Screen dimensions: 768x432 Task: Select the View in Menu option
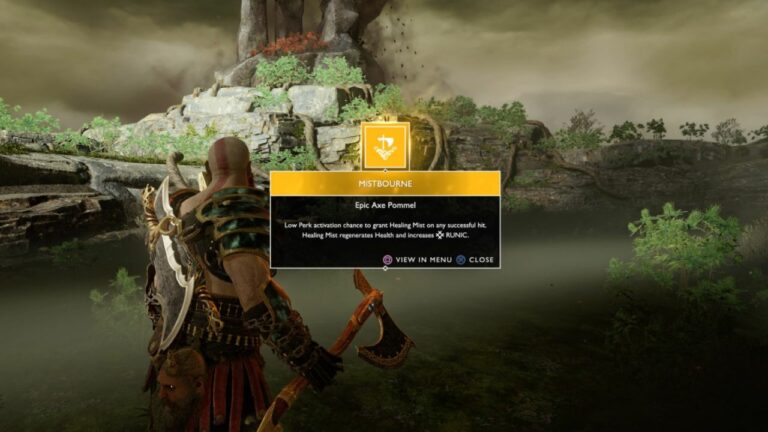(418, 259)
